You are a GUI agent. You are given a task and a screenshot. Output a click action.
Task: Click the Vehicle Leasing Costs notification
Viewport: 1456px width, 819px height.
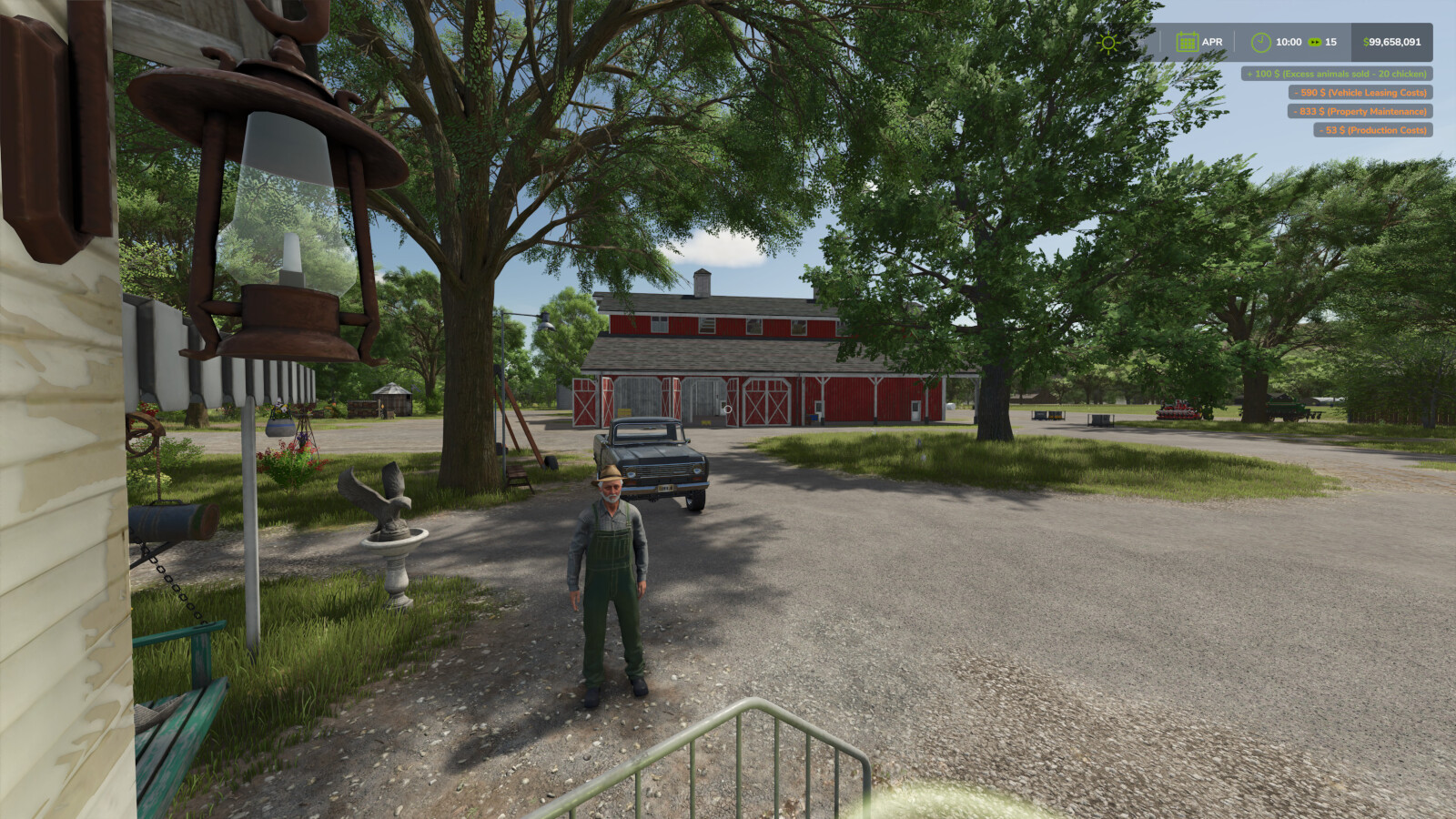(1360, 93)
